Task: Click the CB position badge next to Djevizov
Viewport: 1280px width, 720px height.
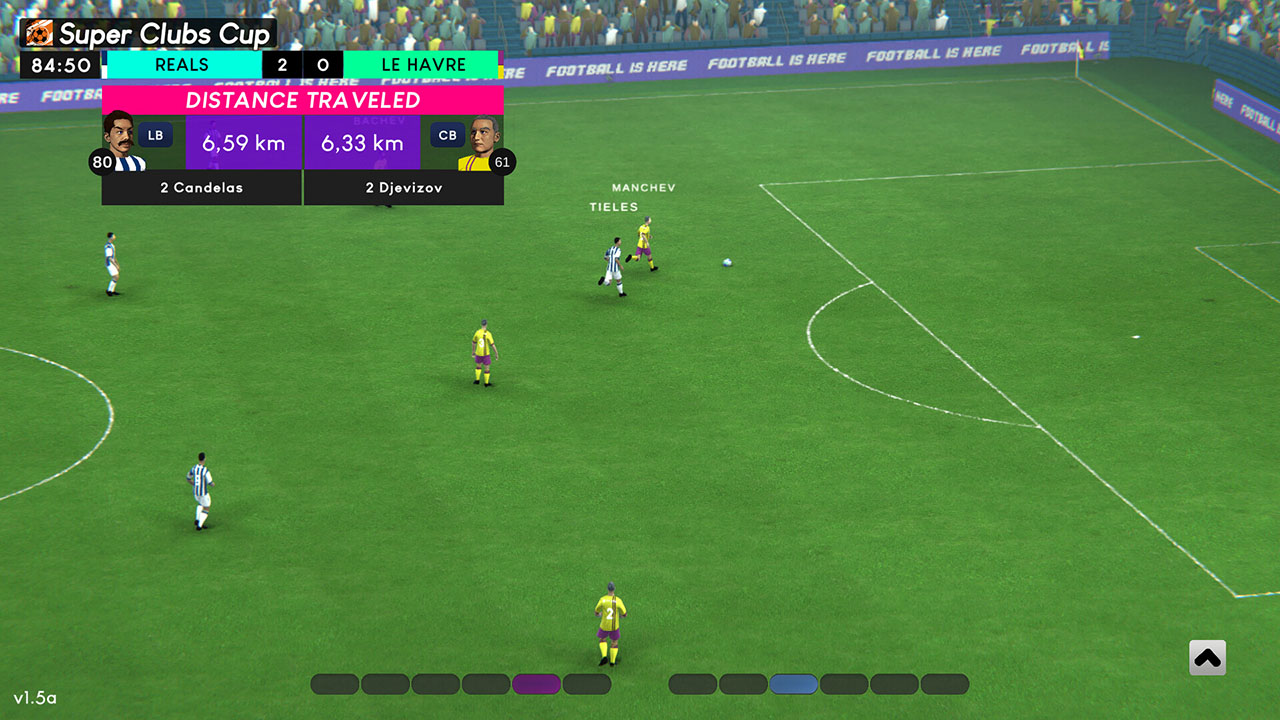Action: 447,134
